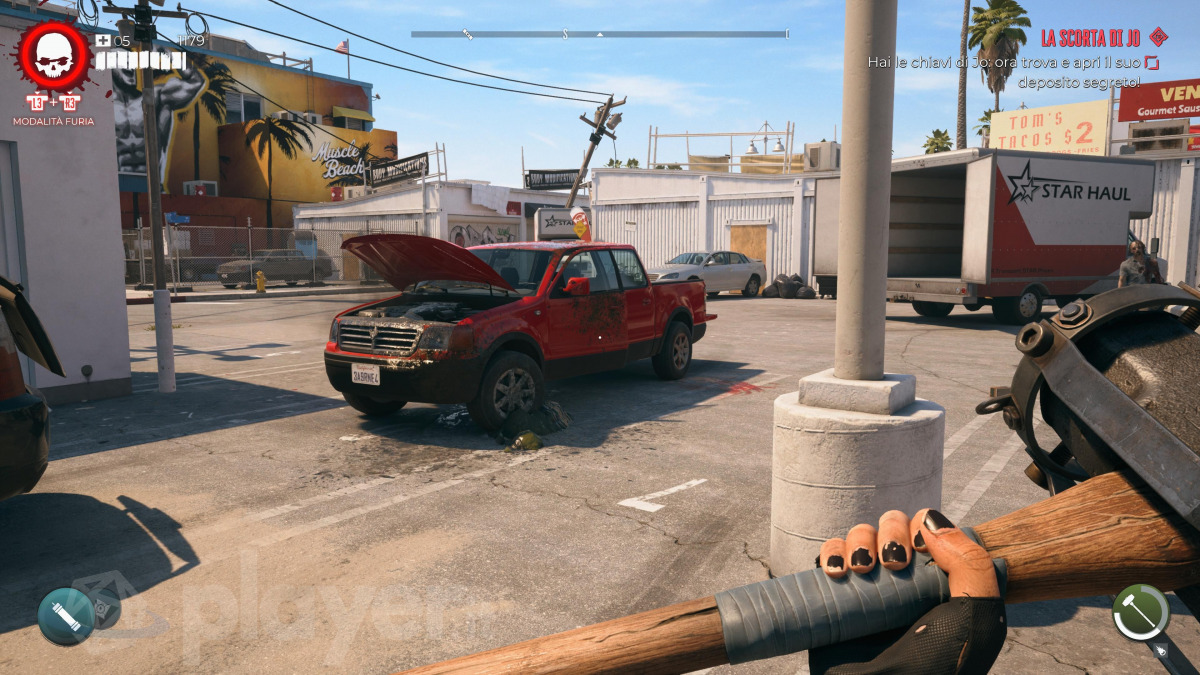Click the compass bar at the top
This screenshot has height=675, width=1200.
click(x=599, y=34)
